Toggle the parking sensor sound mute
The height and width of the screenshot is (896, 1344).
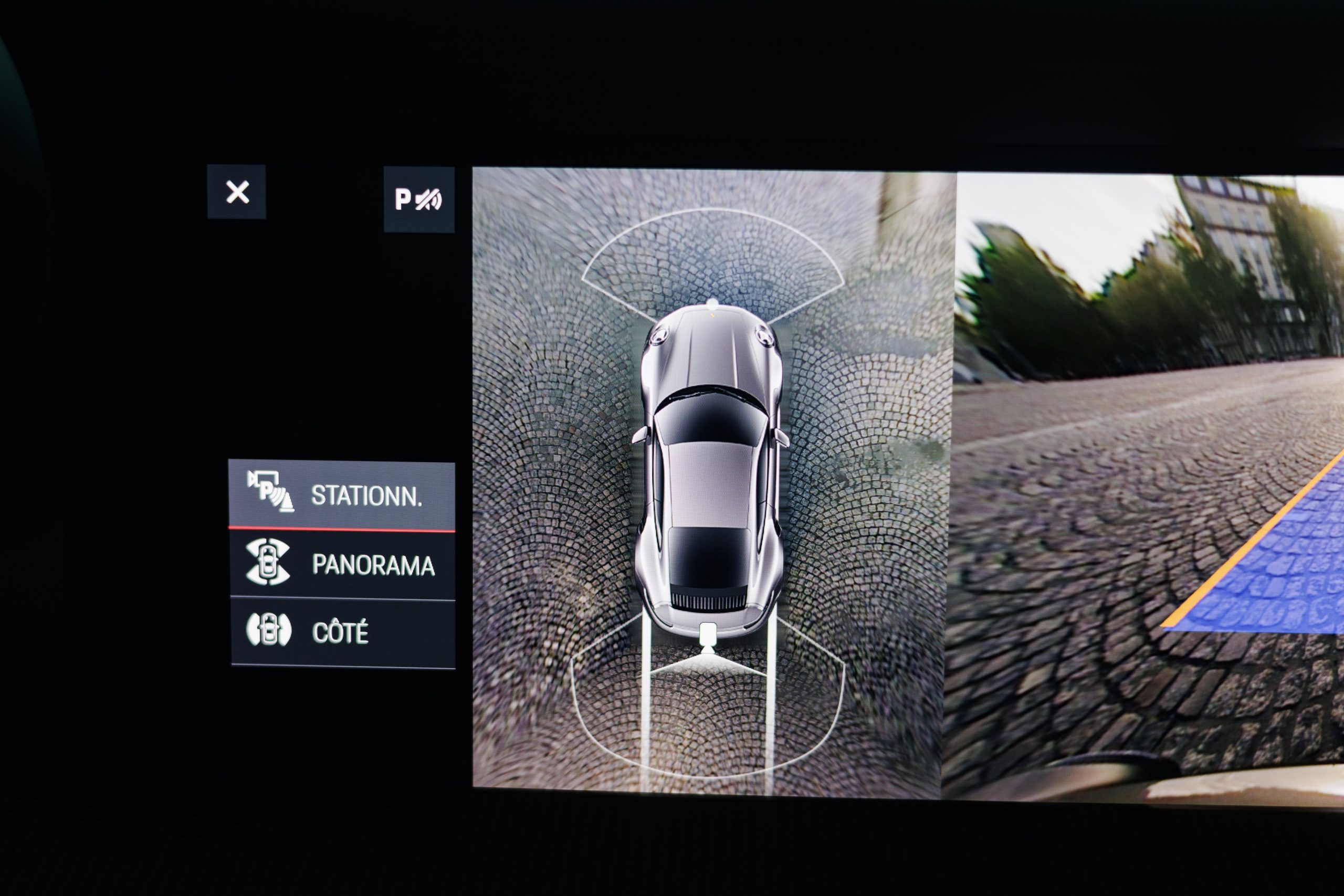tap(419, 199)
